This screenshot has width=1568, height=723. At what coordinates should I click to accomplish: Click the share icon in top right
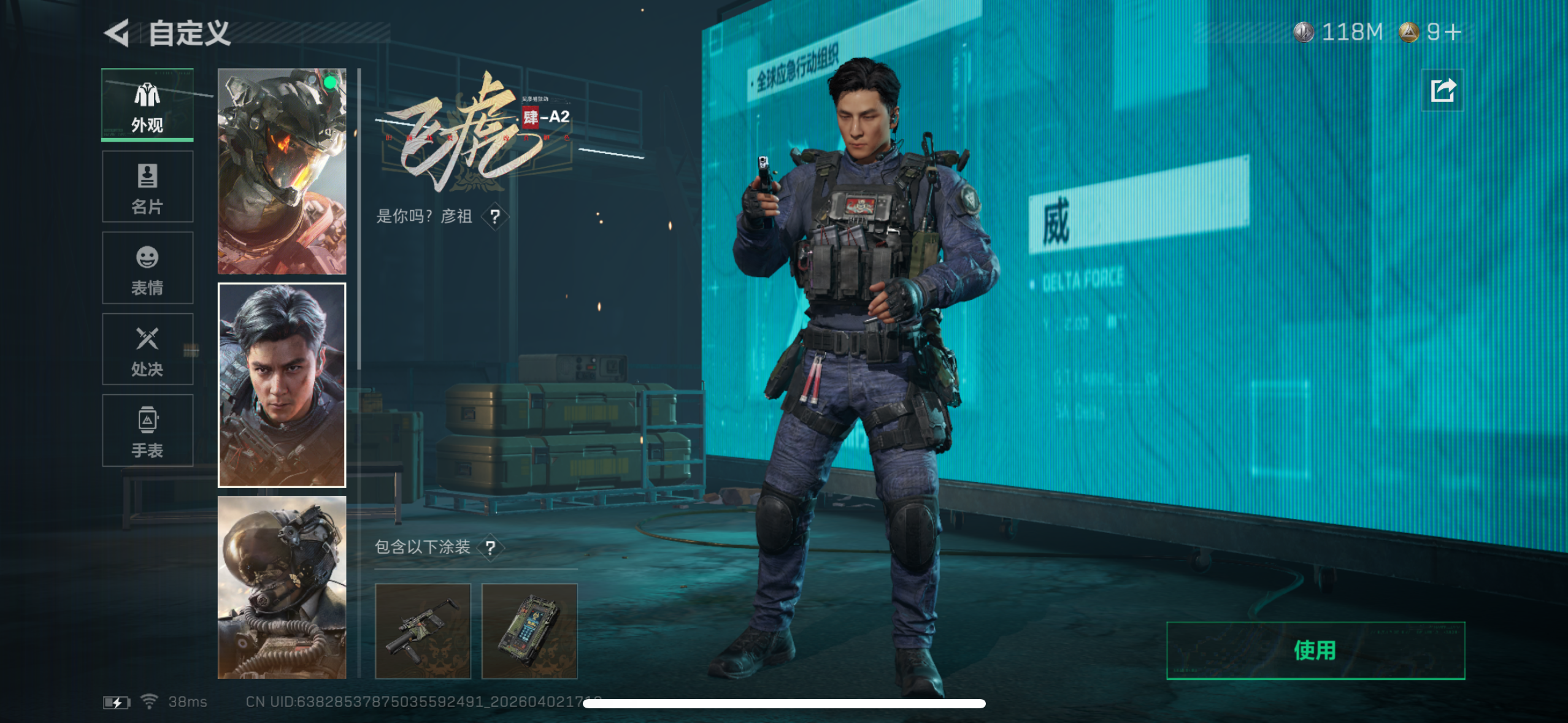click(x=1443, y=90)
